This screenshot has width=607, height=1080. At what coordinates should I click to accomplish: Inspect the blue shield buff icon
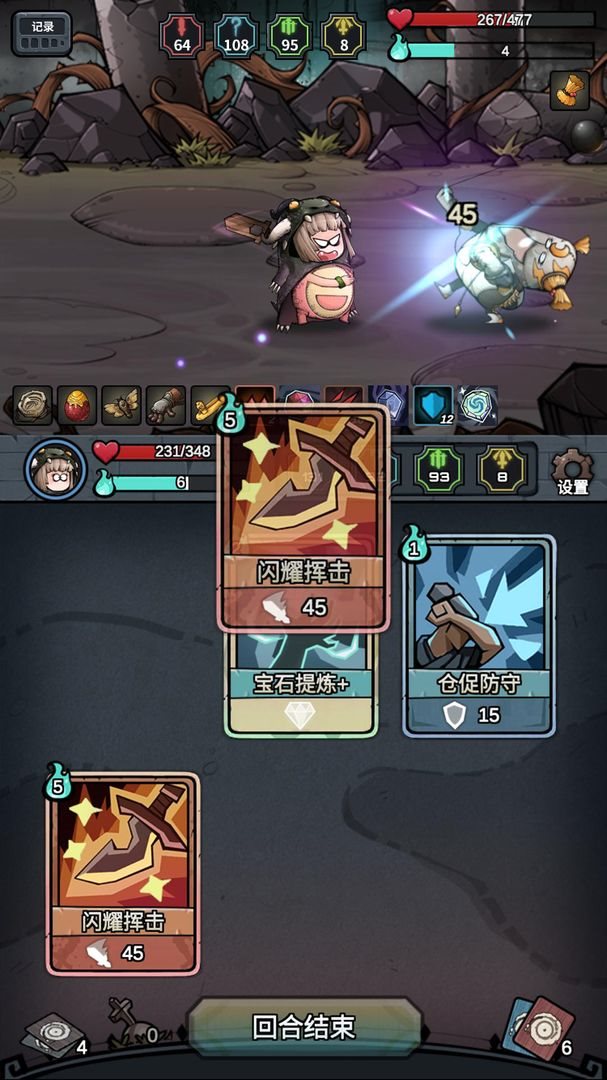pyautogui.click(x=433, y=404)
